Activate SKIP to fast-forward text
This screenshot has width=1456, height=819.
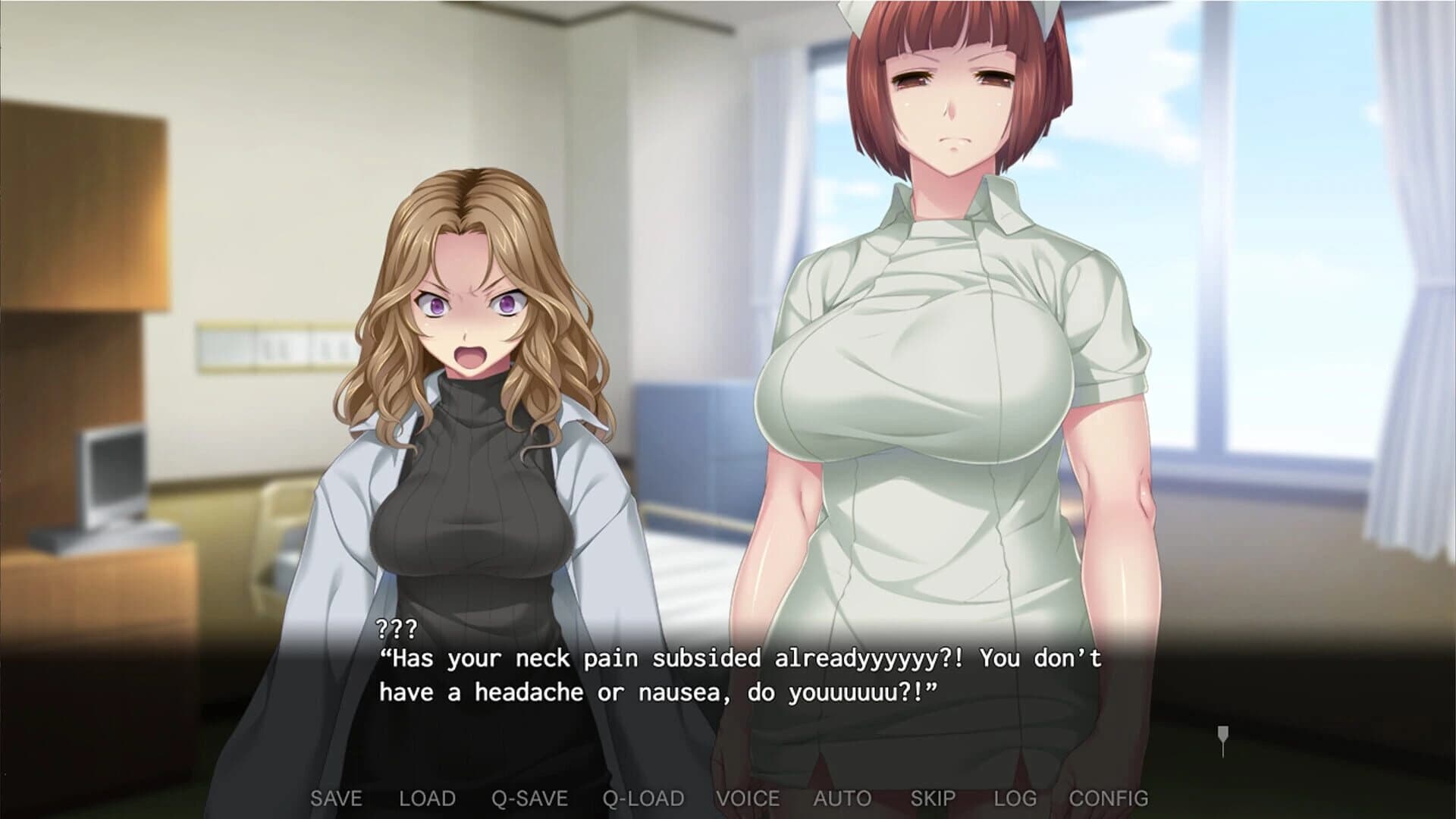[931, 798]
